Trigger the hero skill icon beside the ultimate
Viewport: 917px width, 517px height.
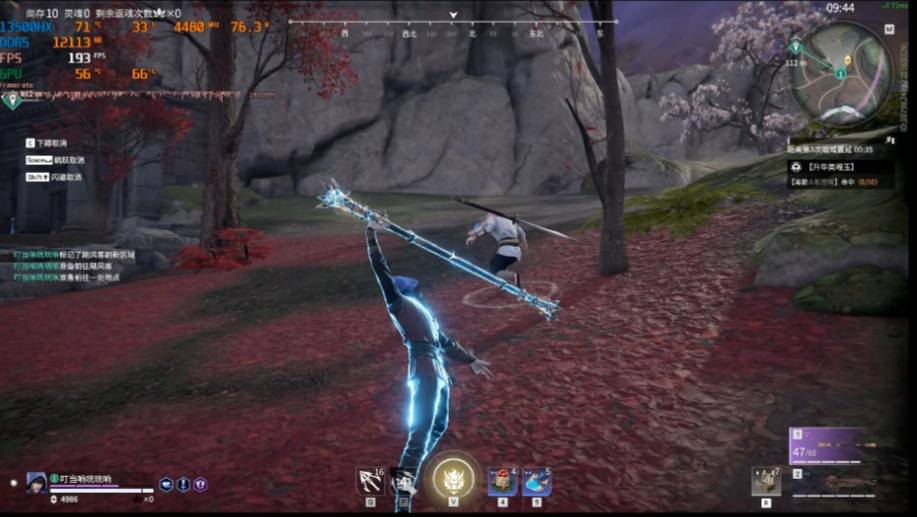tap(404, 481)
